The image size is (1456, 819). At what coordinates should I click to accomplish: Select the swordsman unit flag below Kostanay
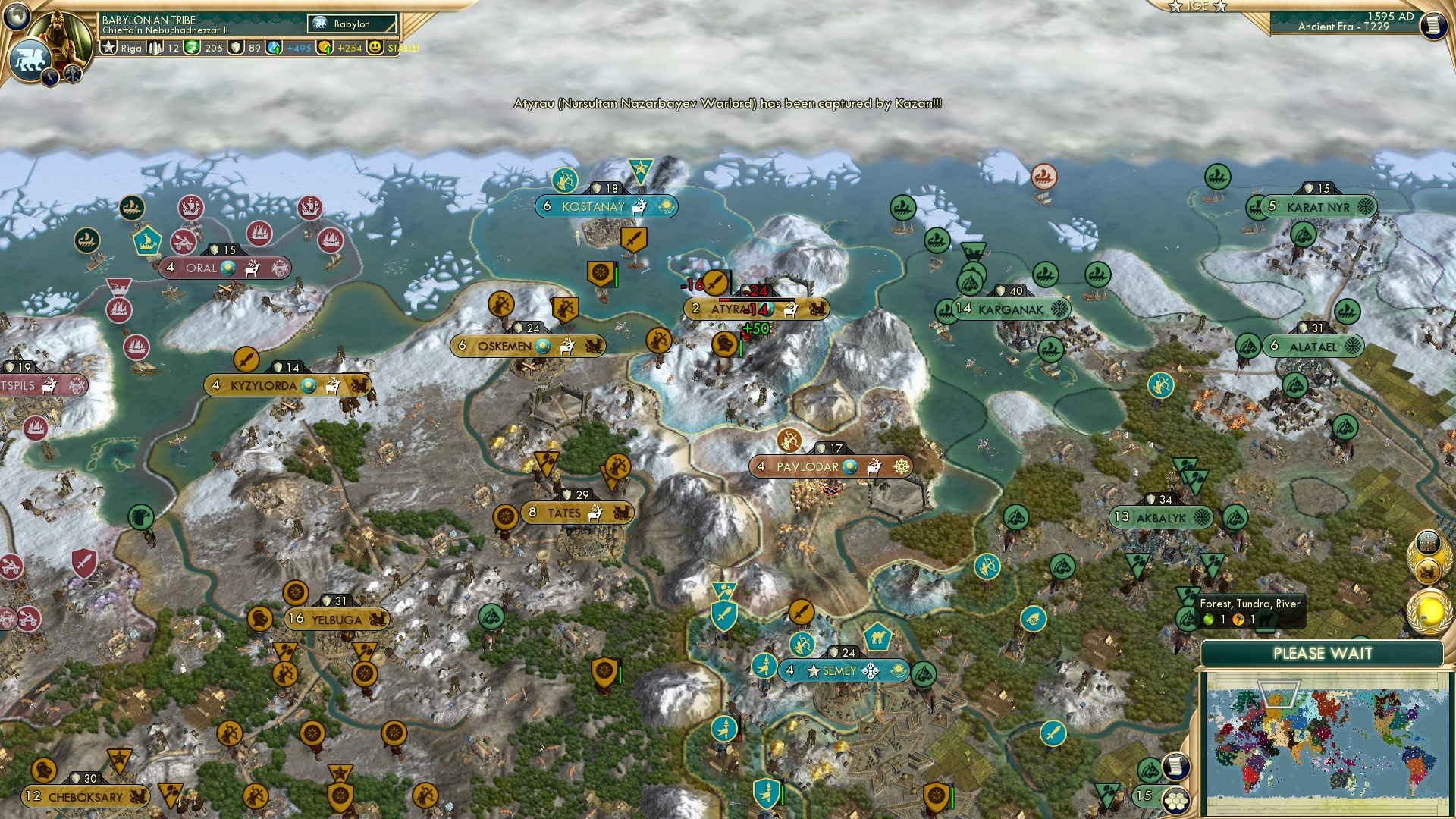pyautogui.click(x=635, y=237)
